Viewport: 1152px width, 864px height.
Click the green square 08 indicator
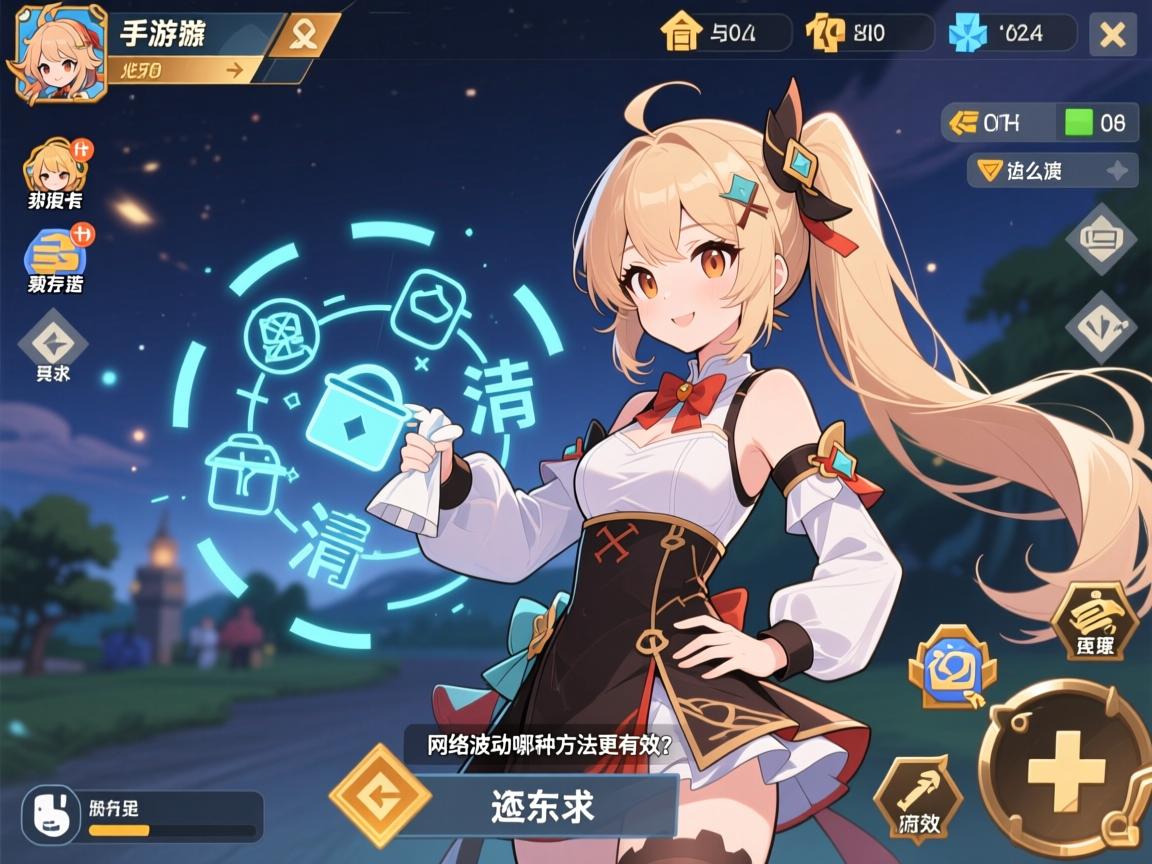pos(1097,123)
